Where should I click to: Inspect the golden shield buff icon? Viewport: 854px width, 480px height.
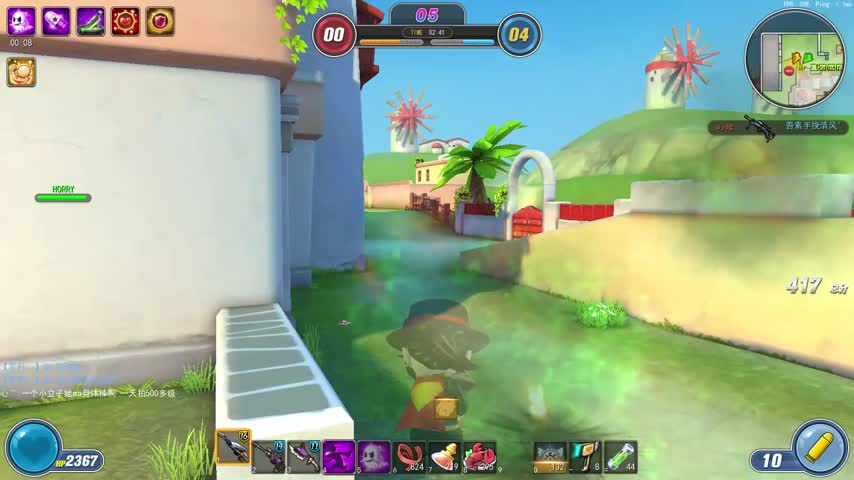tap(160, 21)
